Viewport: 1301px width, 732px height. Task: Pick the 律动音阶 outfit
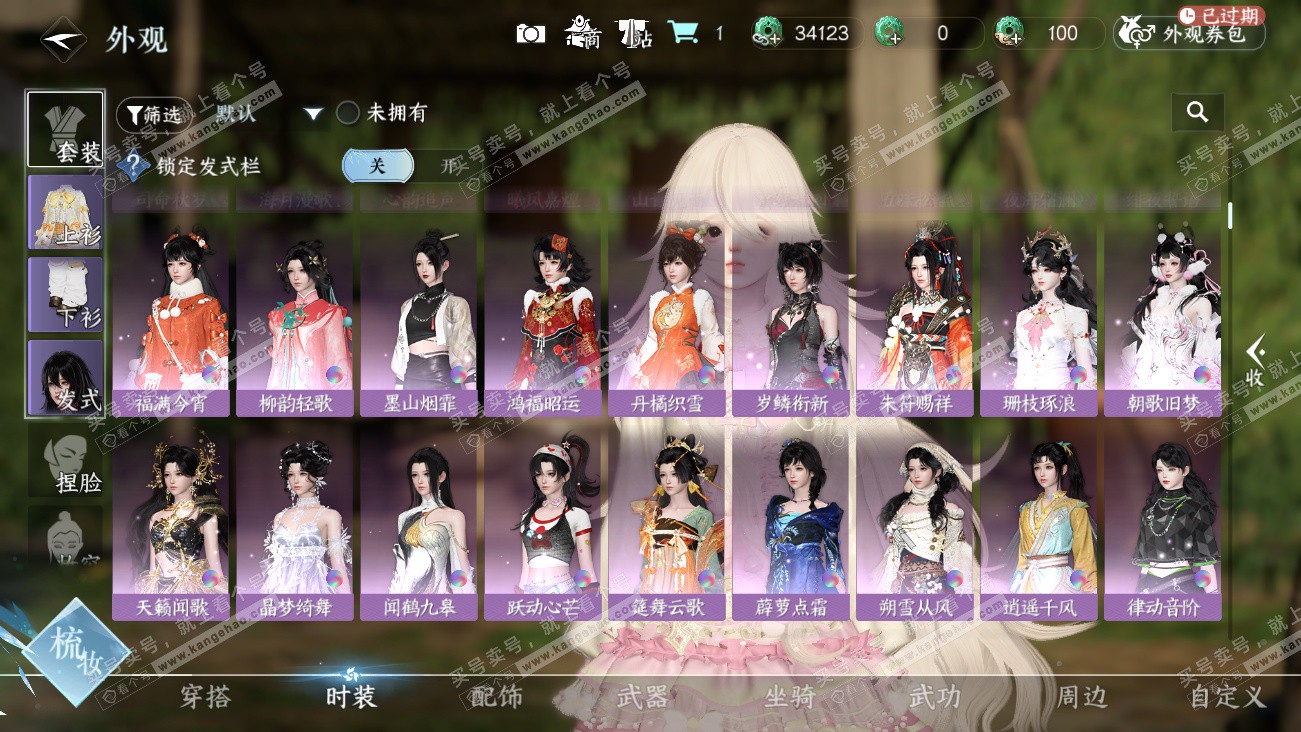point(1163,523)
